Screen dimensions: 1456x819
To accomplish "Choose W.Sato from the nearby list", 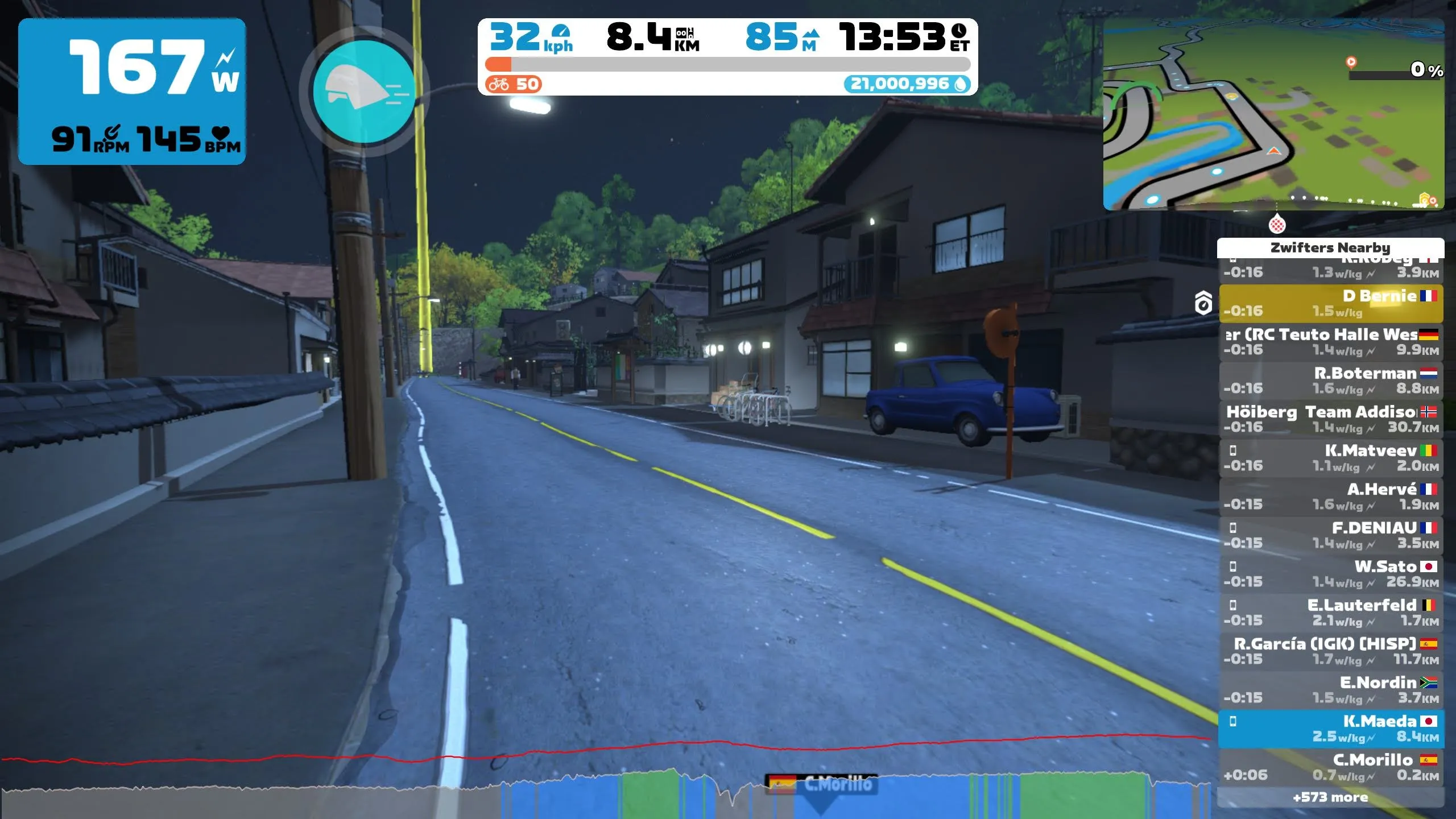I will (x=1330, y=574).
